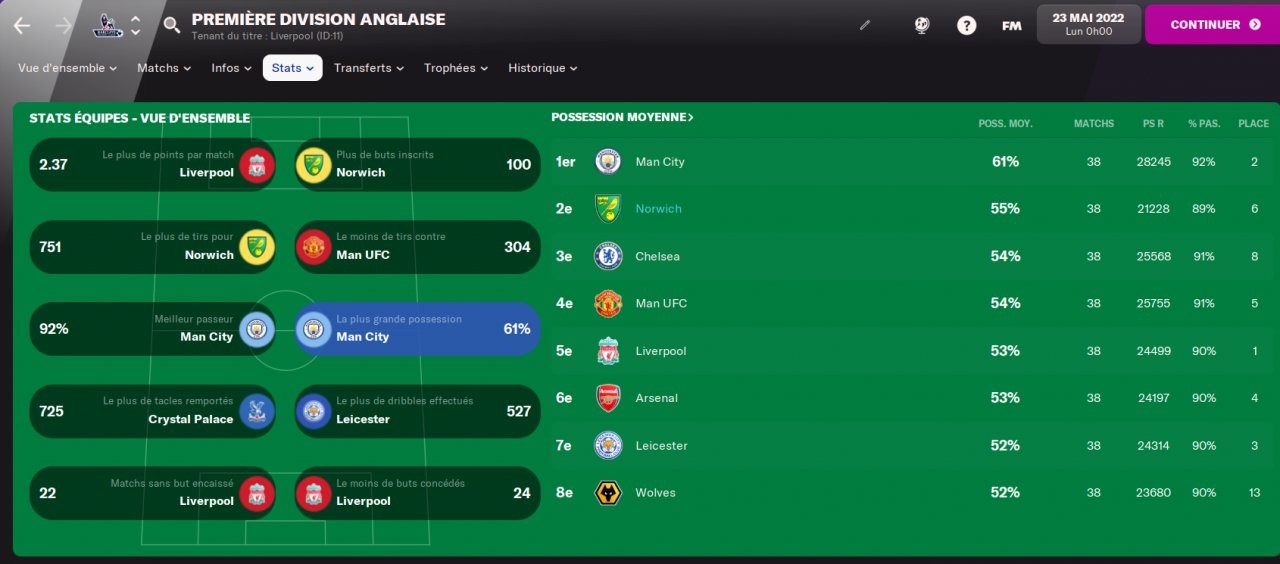
Task: Click the date 23 Mai 2022 panel
Action: pos(1088,24)
